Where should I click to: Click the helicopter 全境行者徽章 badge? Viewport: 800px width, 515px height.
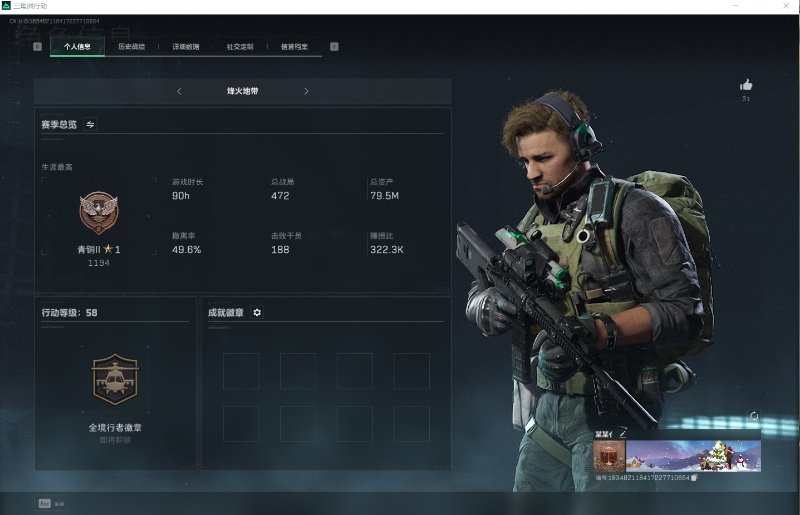click(113, 379)
